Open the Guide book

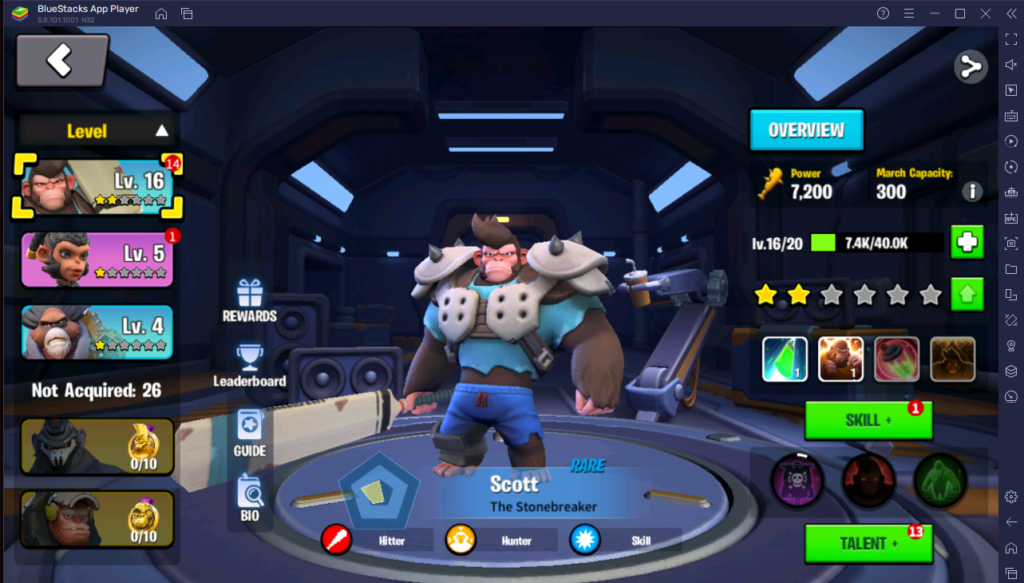(x=249, y=432)
